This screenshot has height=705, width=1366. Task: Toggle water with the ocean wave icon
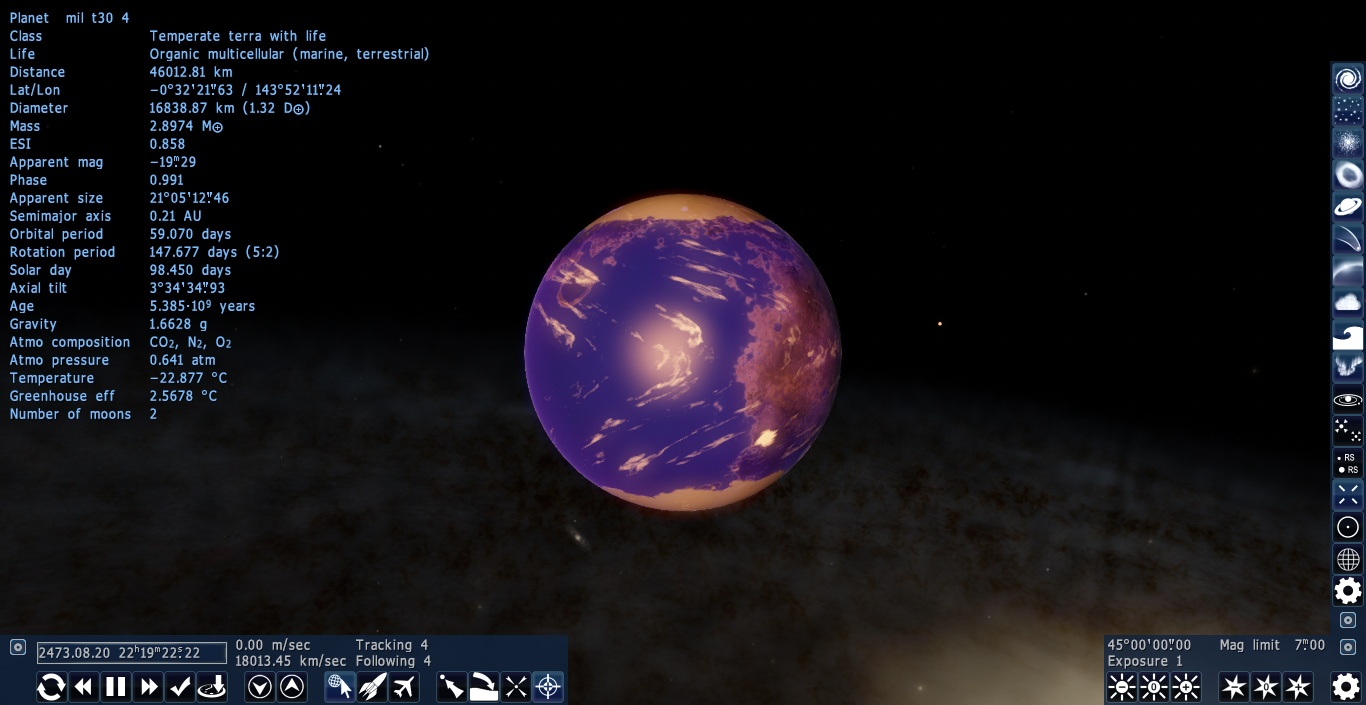(1348, 335)
